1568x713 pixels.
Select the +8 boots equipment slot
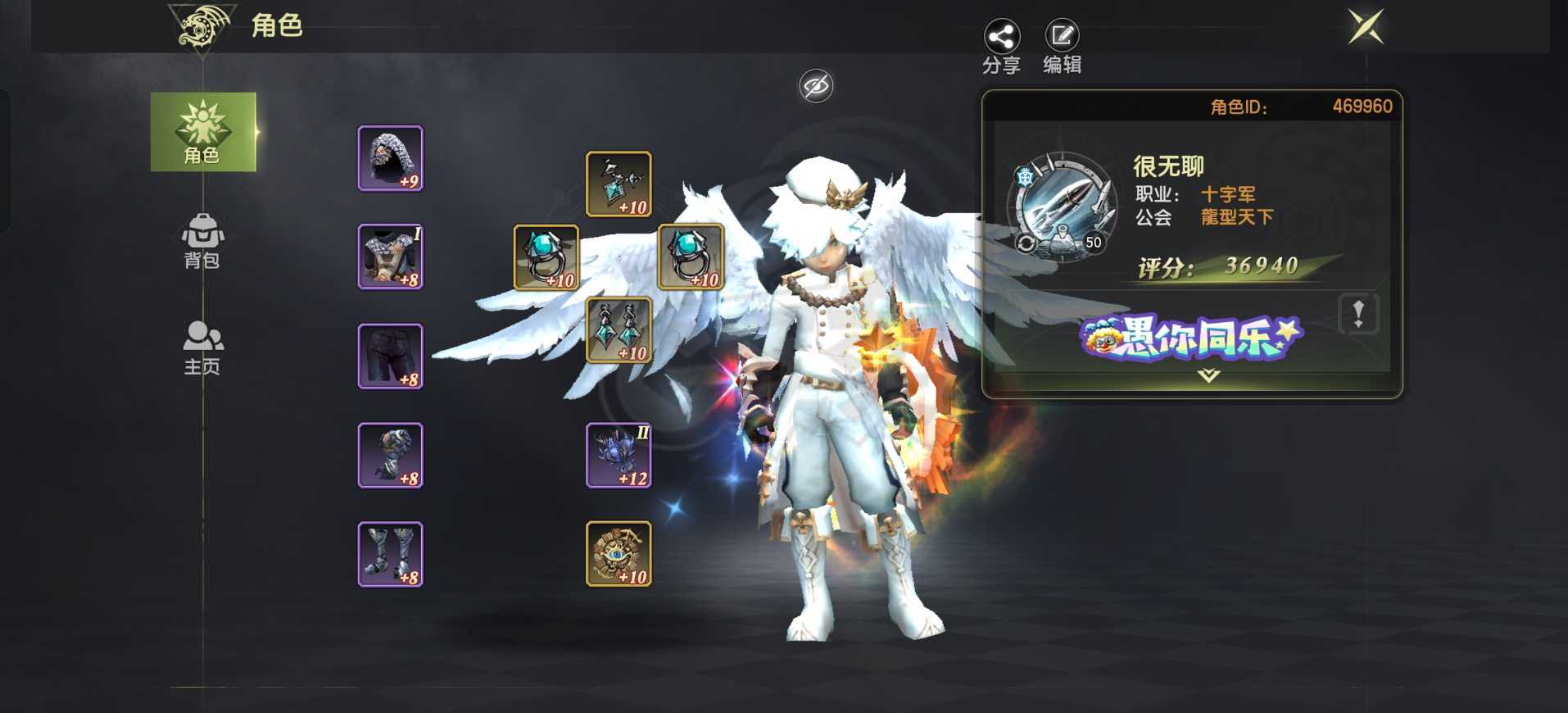click(x=391, y=554)
